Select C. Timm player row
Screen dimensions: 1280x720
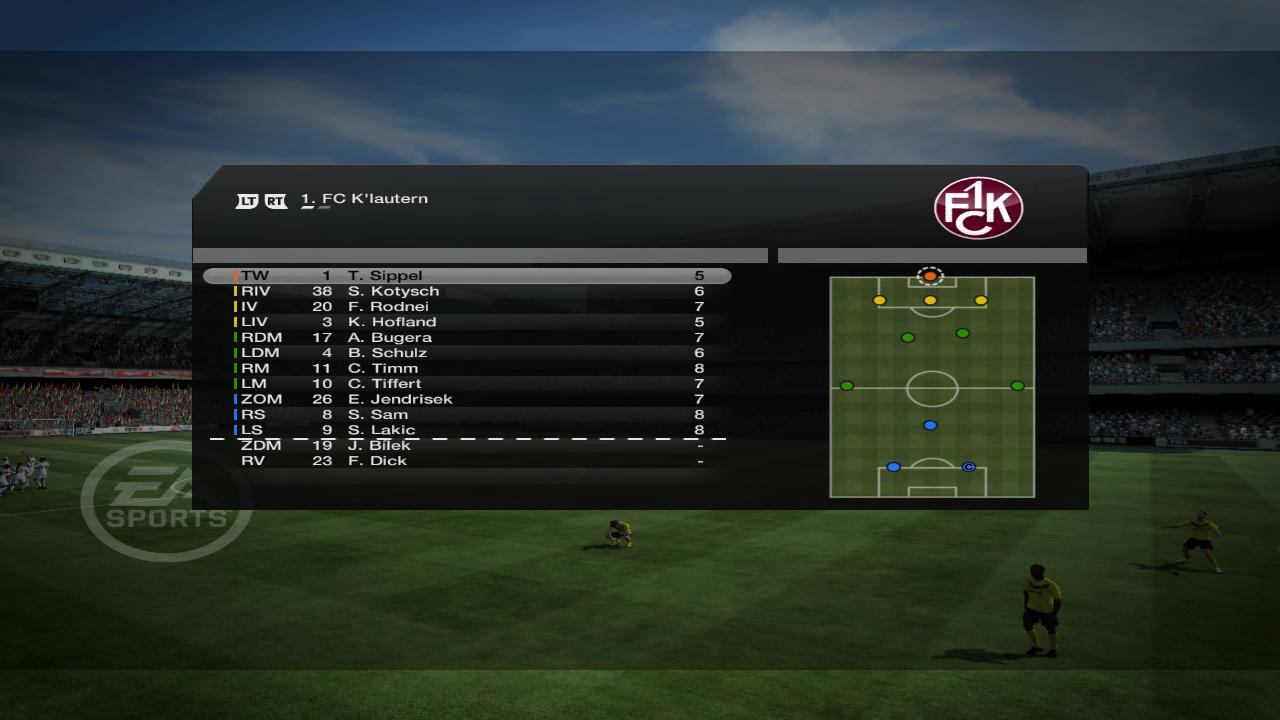point(467,368)
